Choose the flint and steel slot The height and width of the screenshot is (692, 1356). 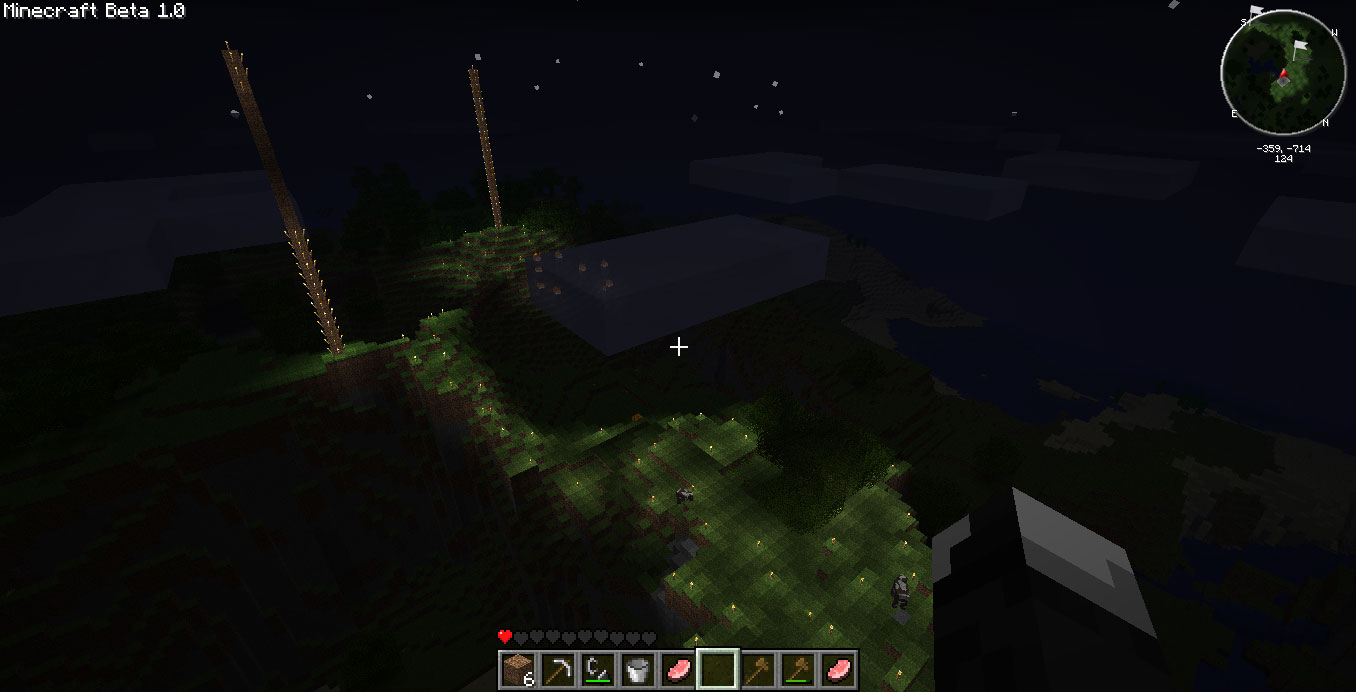coord(598,669)
